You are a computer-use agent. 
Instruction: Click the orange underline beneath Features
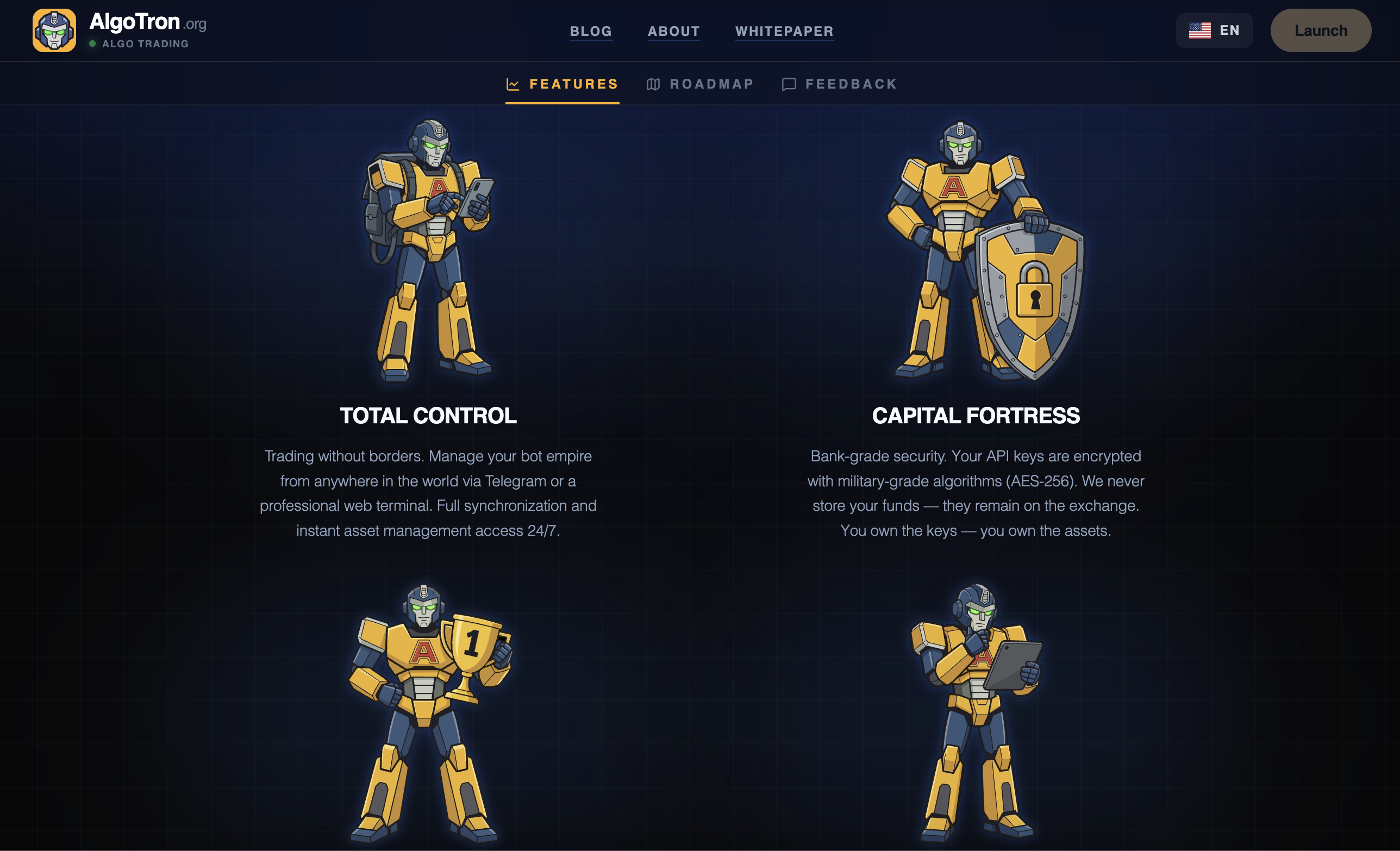[562, 103]
